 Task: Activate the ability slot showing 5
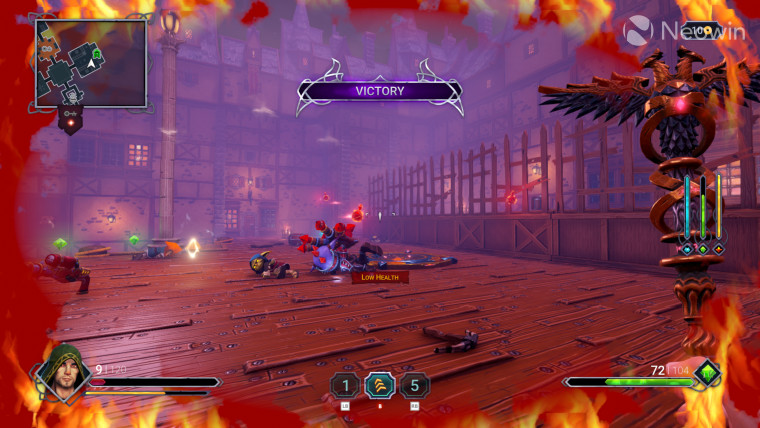point(414,385)
